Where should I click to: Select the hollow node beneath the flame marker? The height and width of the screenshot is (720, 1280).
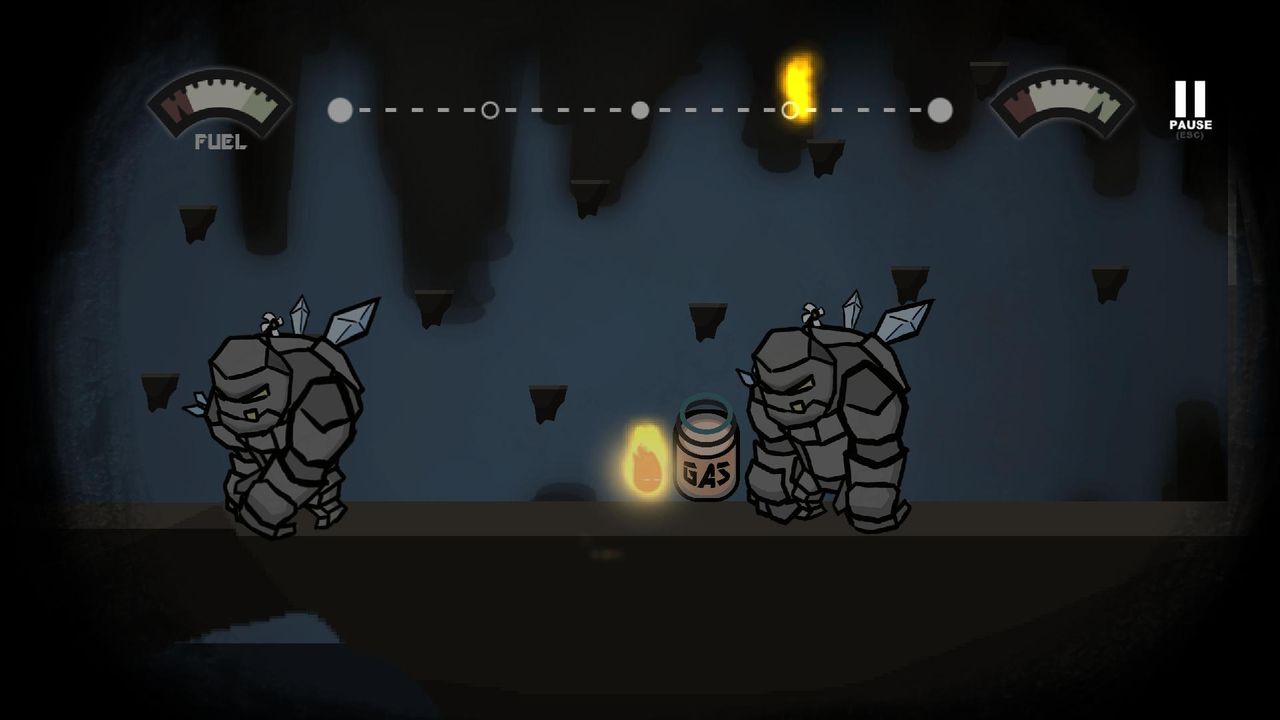pos(789,110)
